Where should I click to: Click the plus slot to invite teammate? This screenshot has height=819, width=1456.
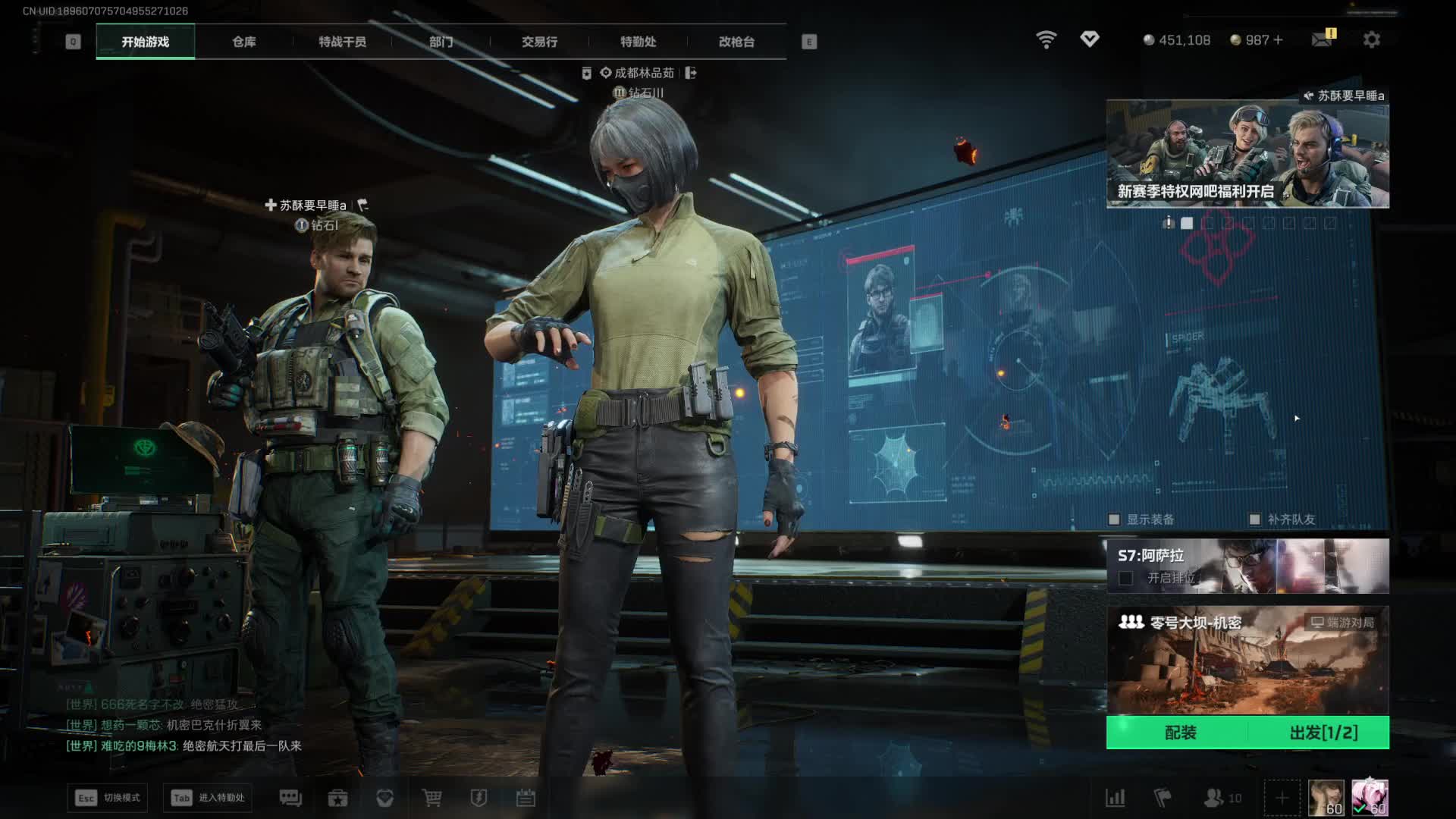(x=1282, y=798)
